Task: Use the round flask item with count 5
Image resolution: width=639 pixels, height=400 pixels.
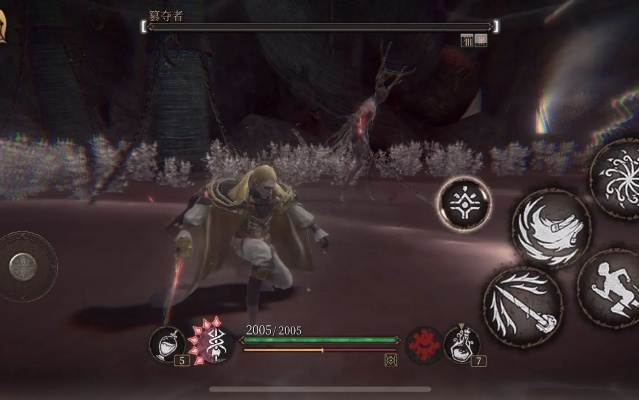Action: (x=165, y=343)
